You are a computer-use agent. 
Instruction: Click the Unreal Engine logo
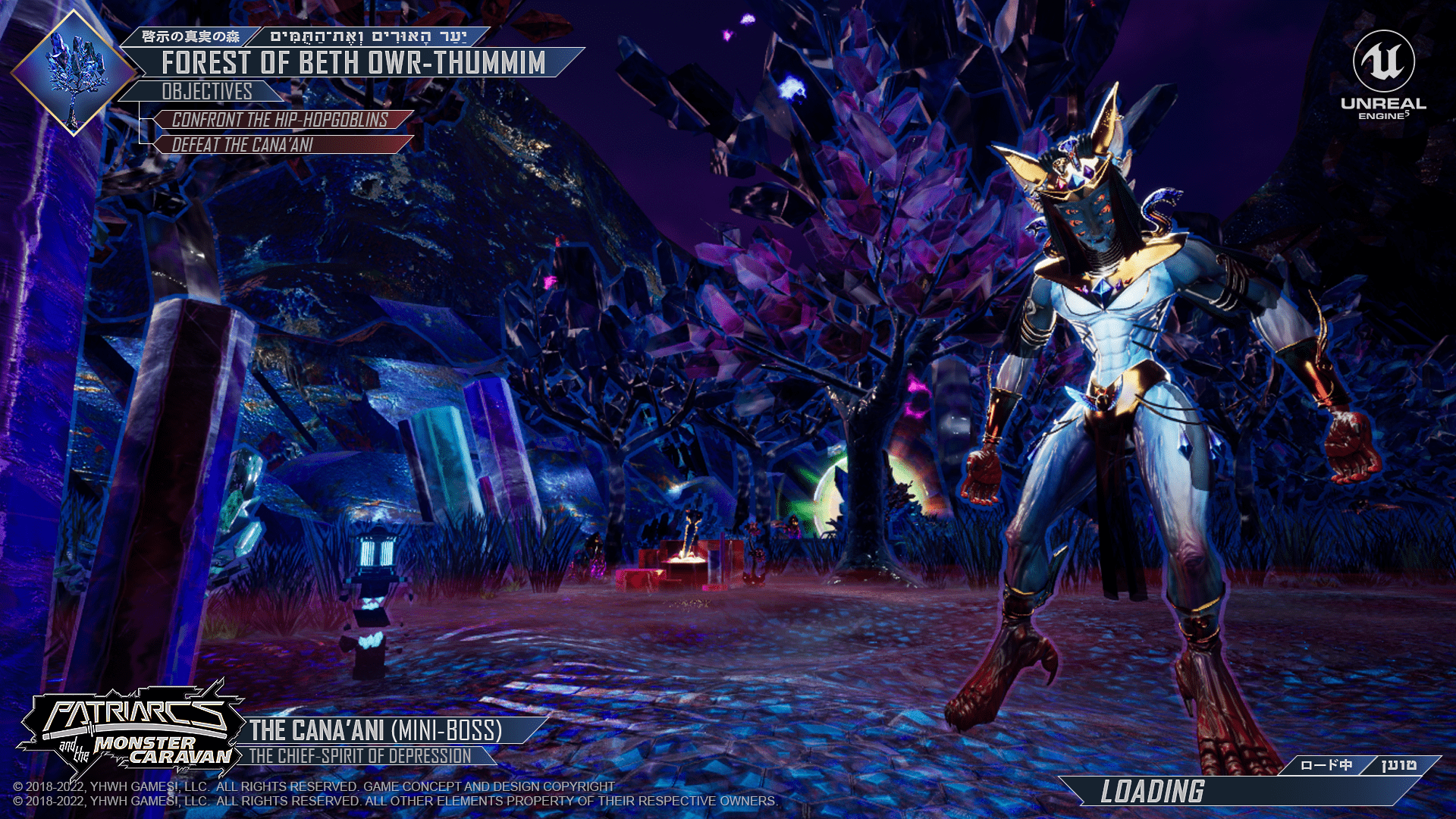[x=1383, y=75]
